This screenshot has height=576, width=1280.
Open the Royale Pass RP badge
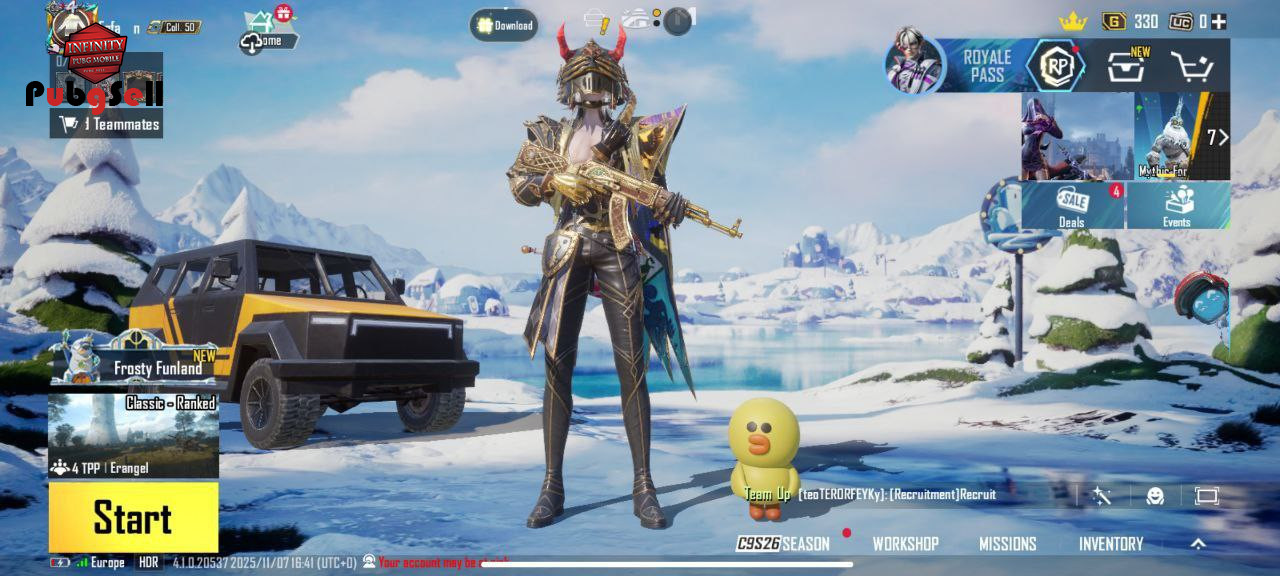tap(1056, 66)
